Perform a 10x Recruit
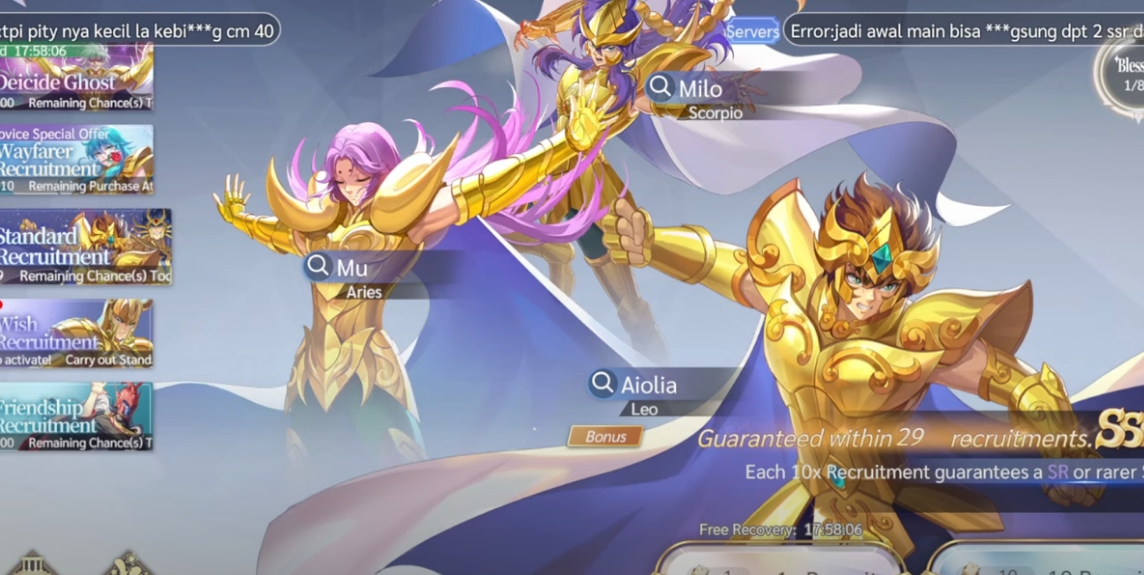 click(x=1040, y=562)
